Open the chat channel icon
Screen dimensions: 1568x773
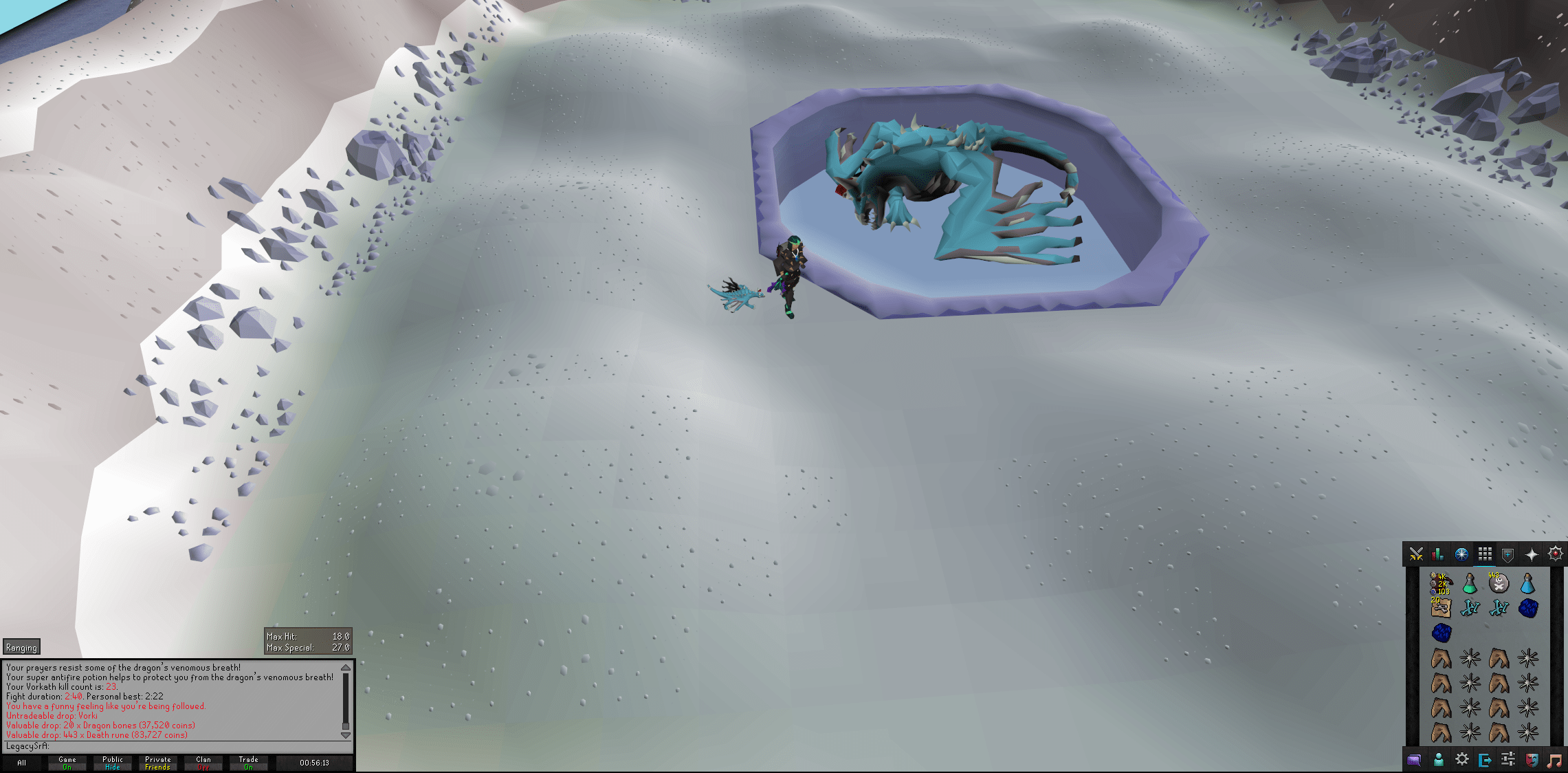click(x=1415, y=761)
